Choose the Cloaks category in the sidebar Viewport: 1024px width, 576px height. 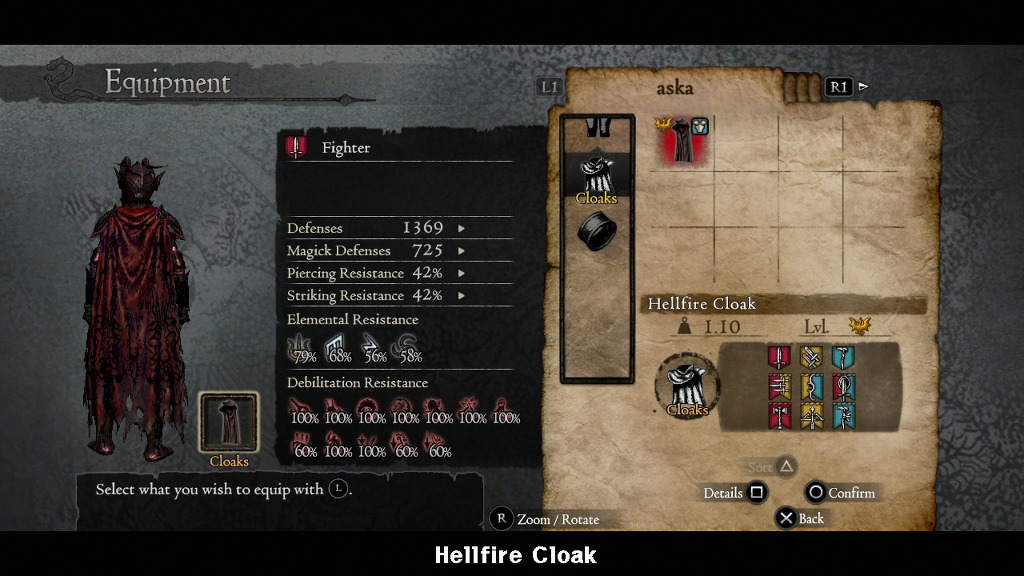tap(597, 178)
